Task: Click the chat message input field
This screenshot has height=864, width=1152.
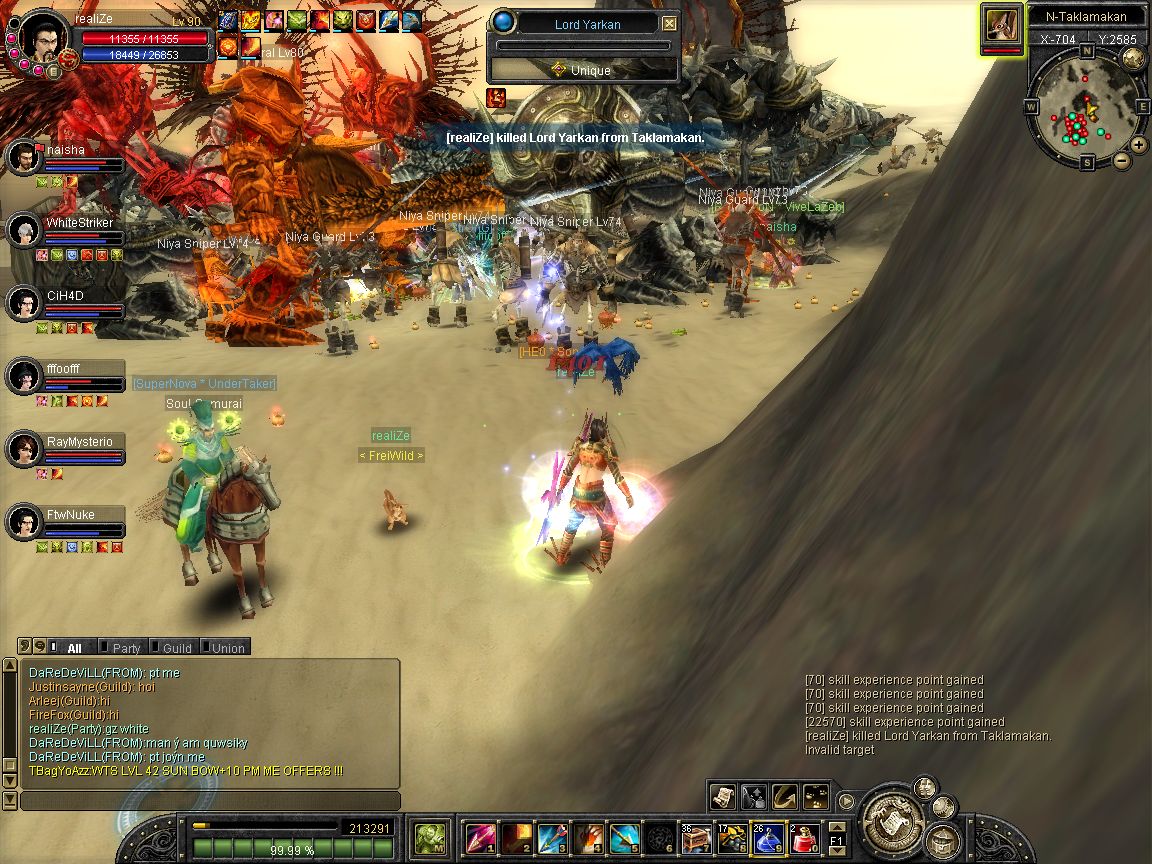Action: (x=210, y=801)
